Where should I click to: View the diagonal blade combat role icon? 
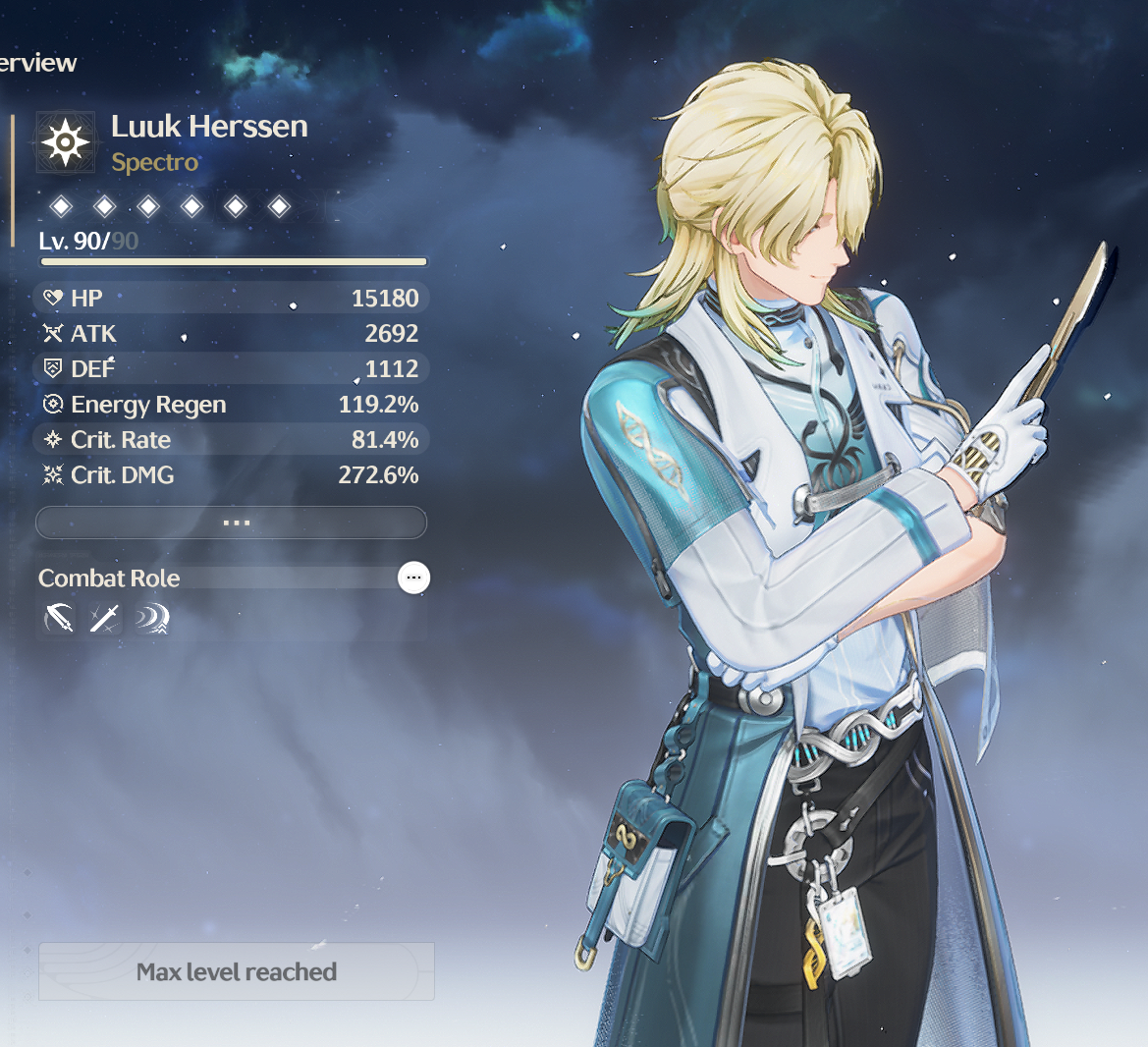click(x=104, y=619)
